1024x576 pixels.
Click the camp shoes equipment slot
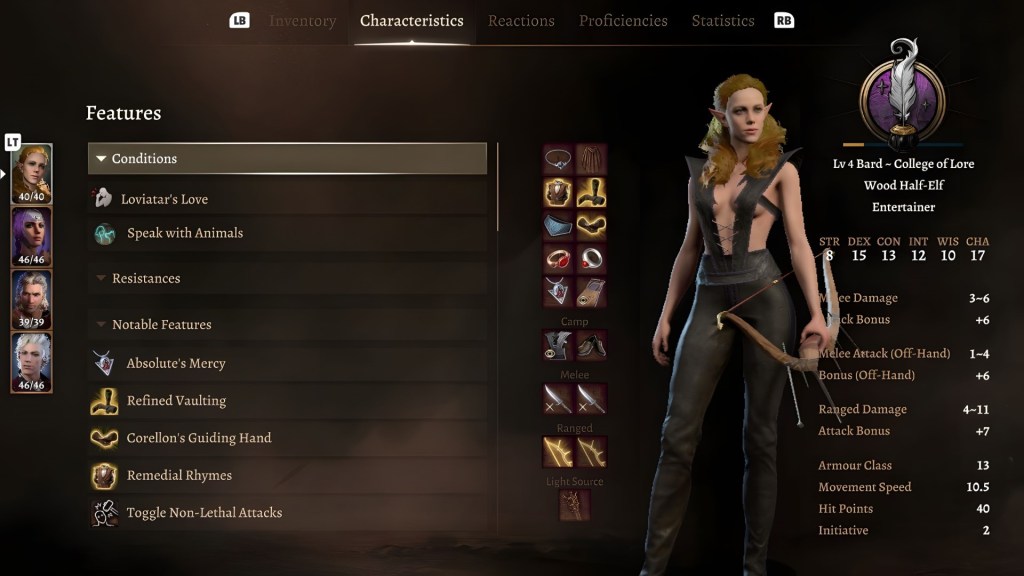591,346
